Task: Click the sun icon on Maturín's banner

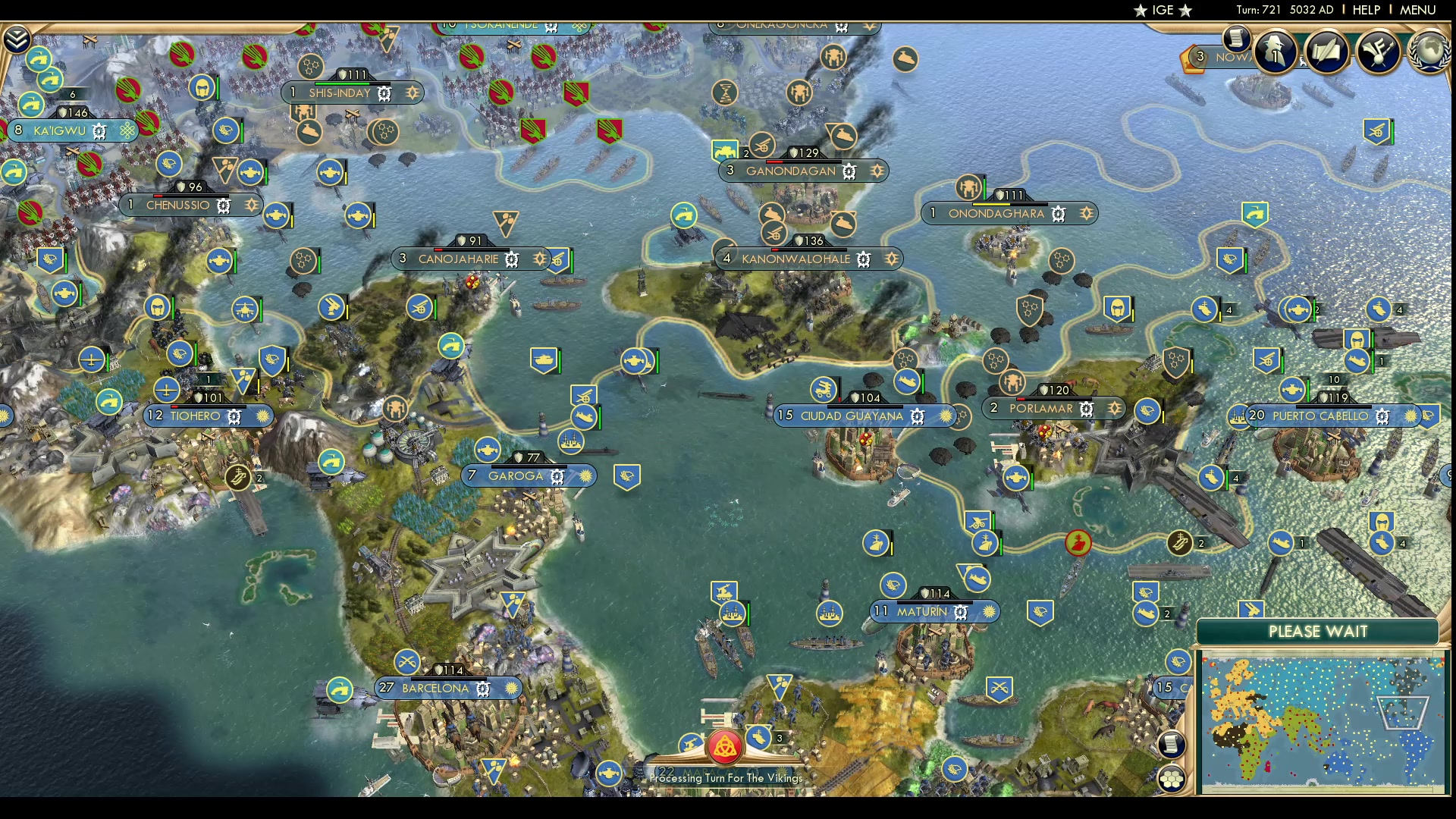Action: [x=988, y=611]
